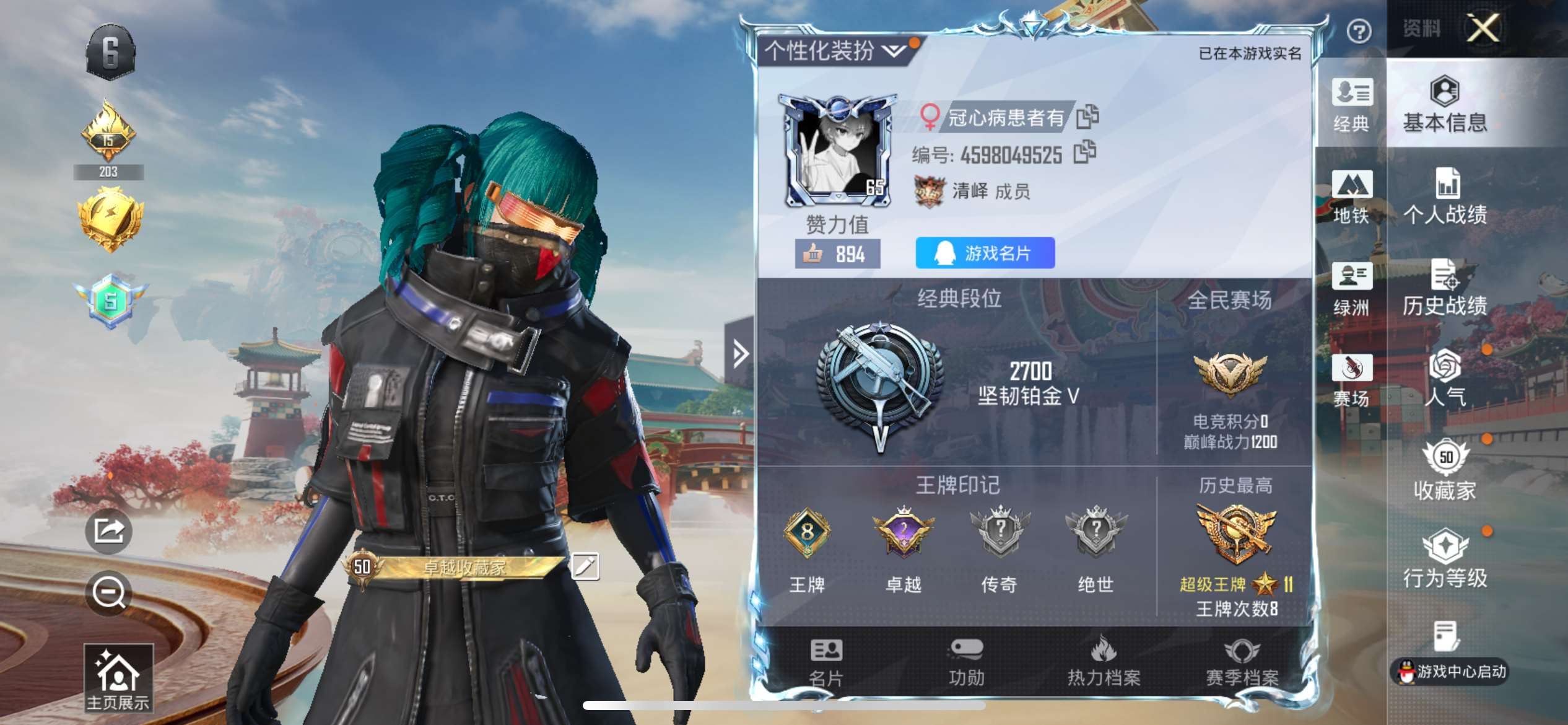Select the 赛季档案 season archive tab

pos(1242,663)
